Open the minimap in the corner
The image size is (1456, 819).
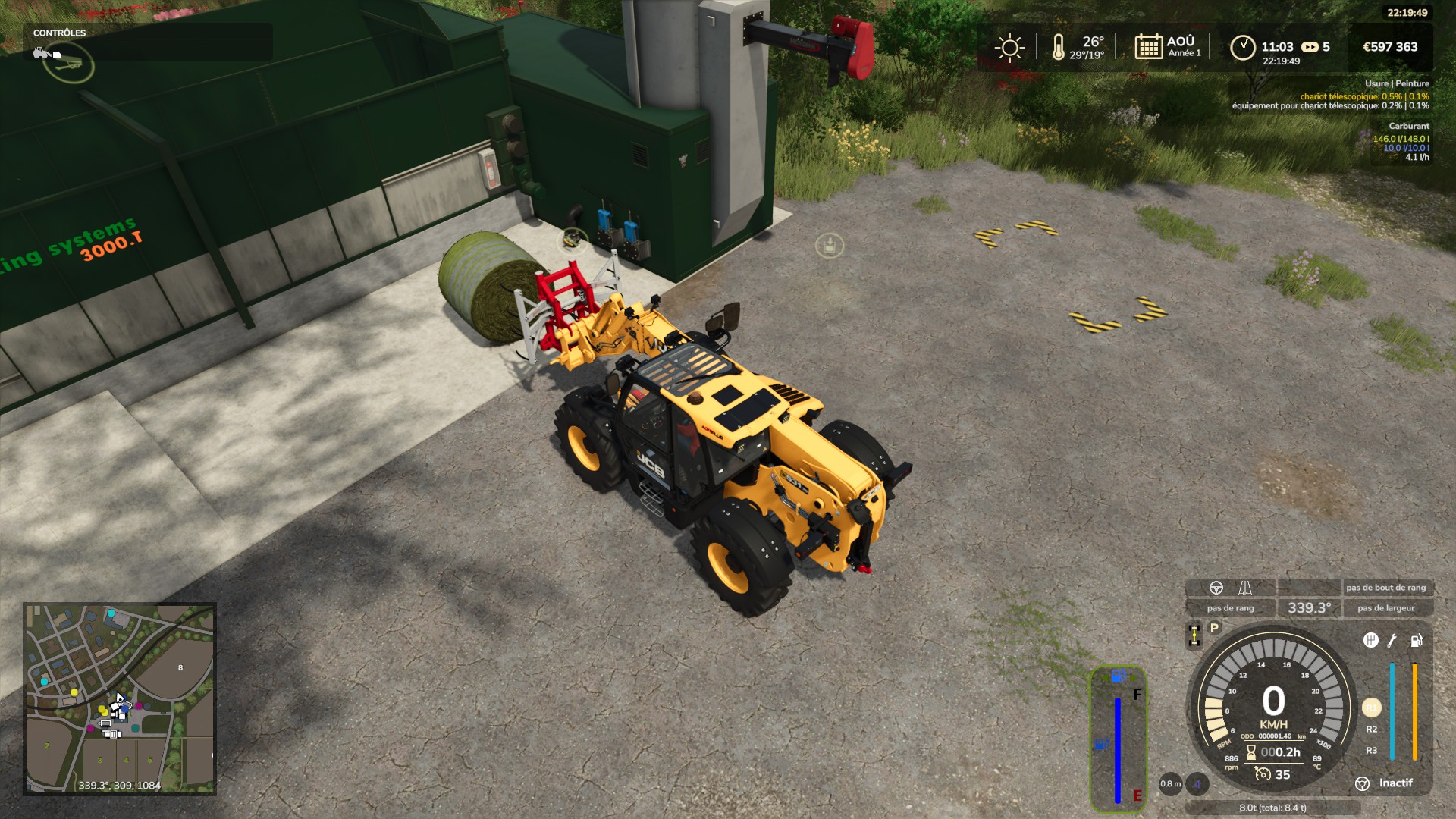point(120,698)
